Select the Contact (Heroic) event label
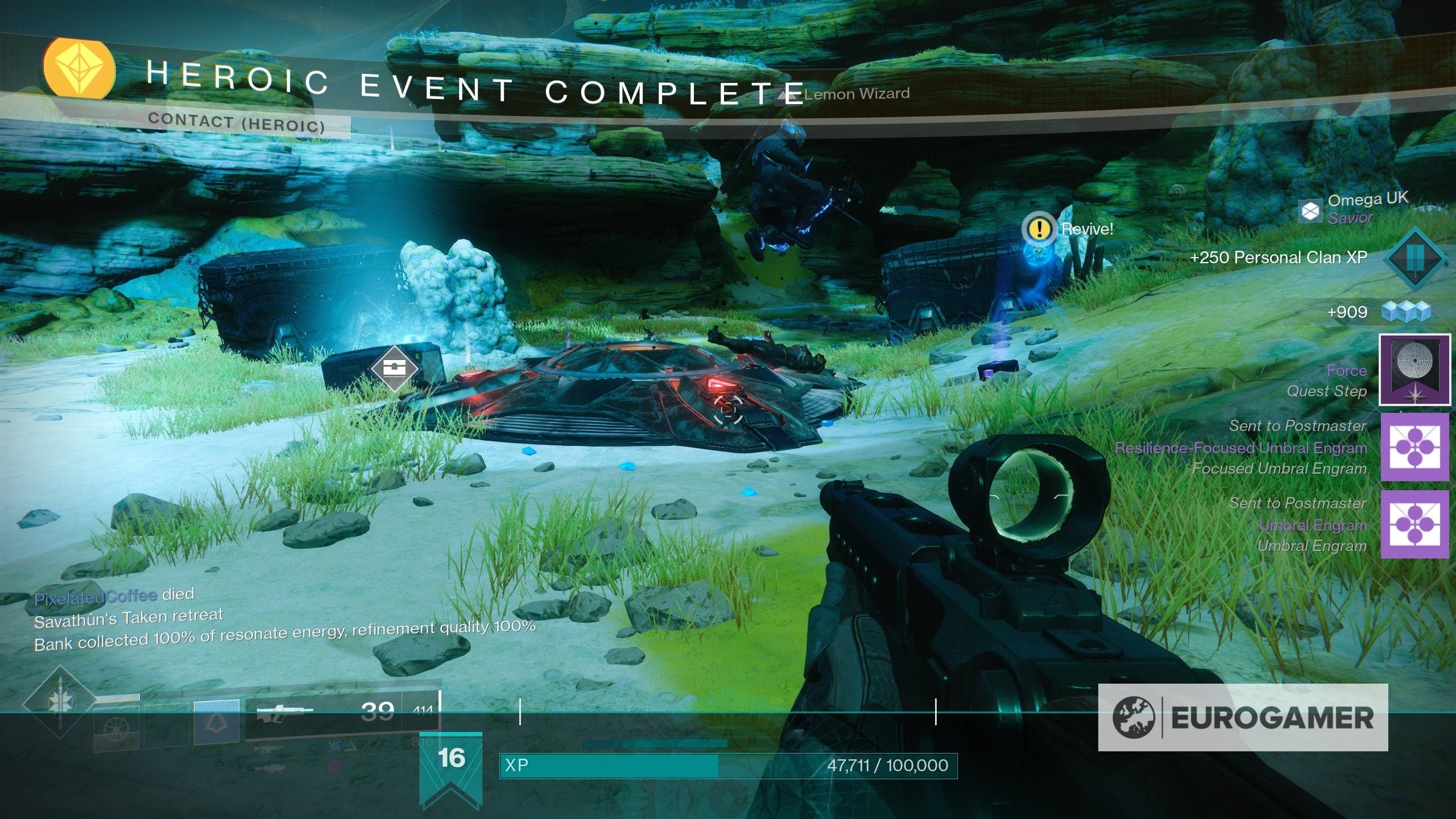The image size is (1456, 819). click(x=235, y=121)
